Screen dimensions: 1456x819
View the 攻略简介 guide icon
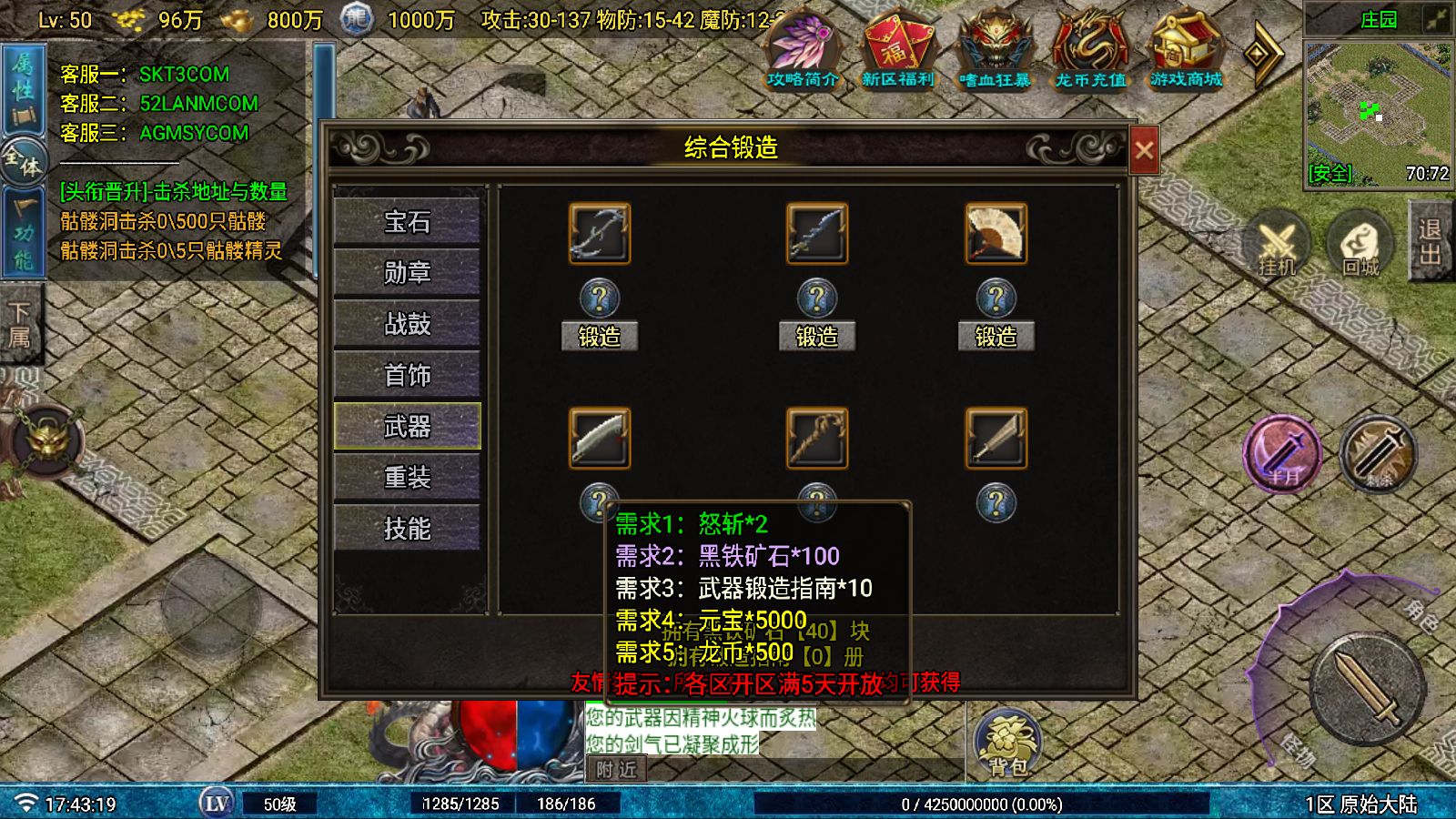click(804, 50)
